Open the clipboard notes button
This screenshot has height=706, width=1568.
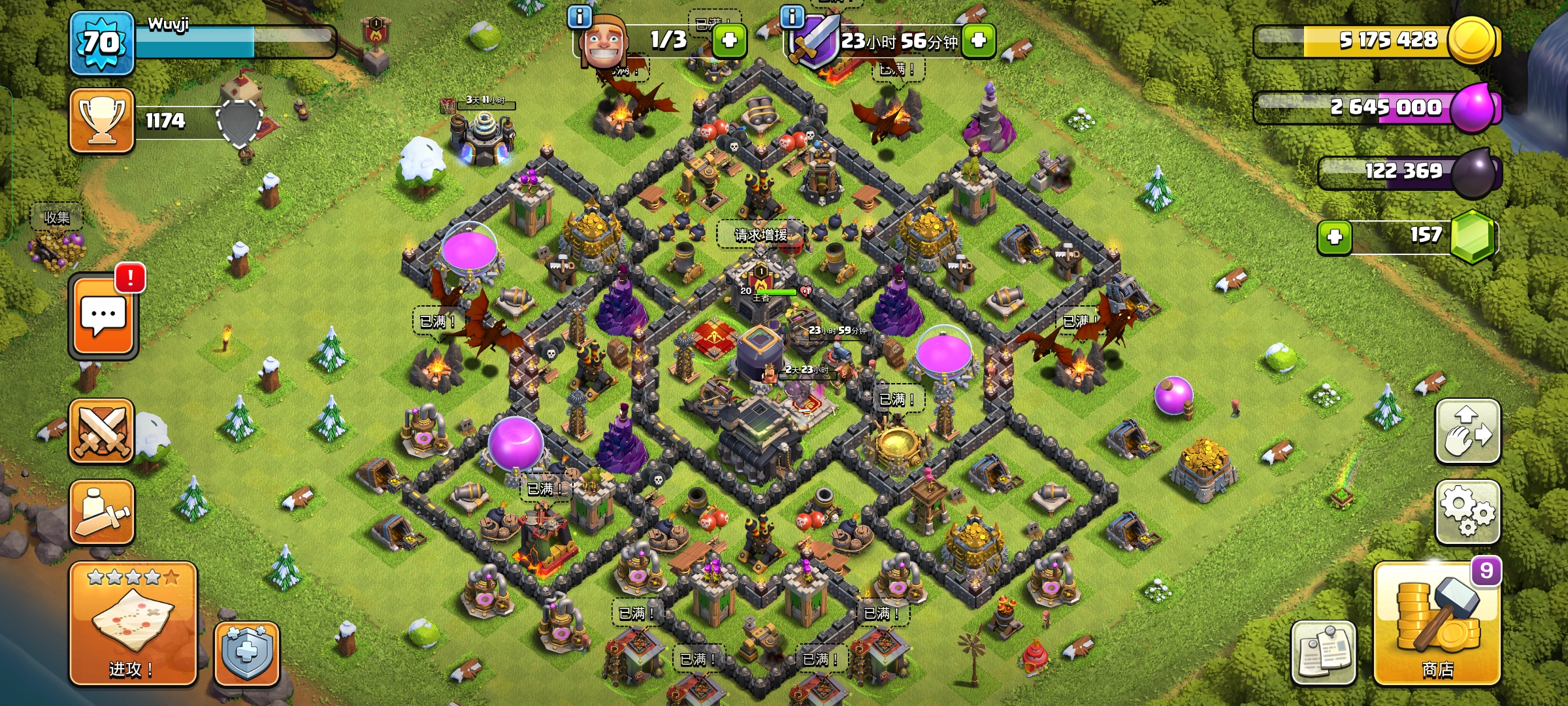pyautogui.click(x=1324, y=653)
